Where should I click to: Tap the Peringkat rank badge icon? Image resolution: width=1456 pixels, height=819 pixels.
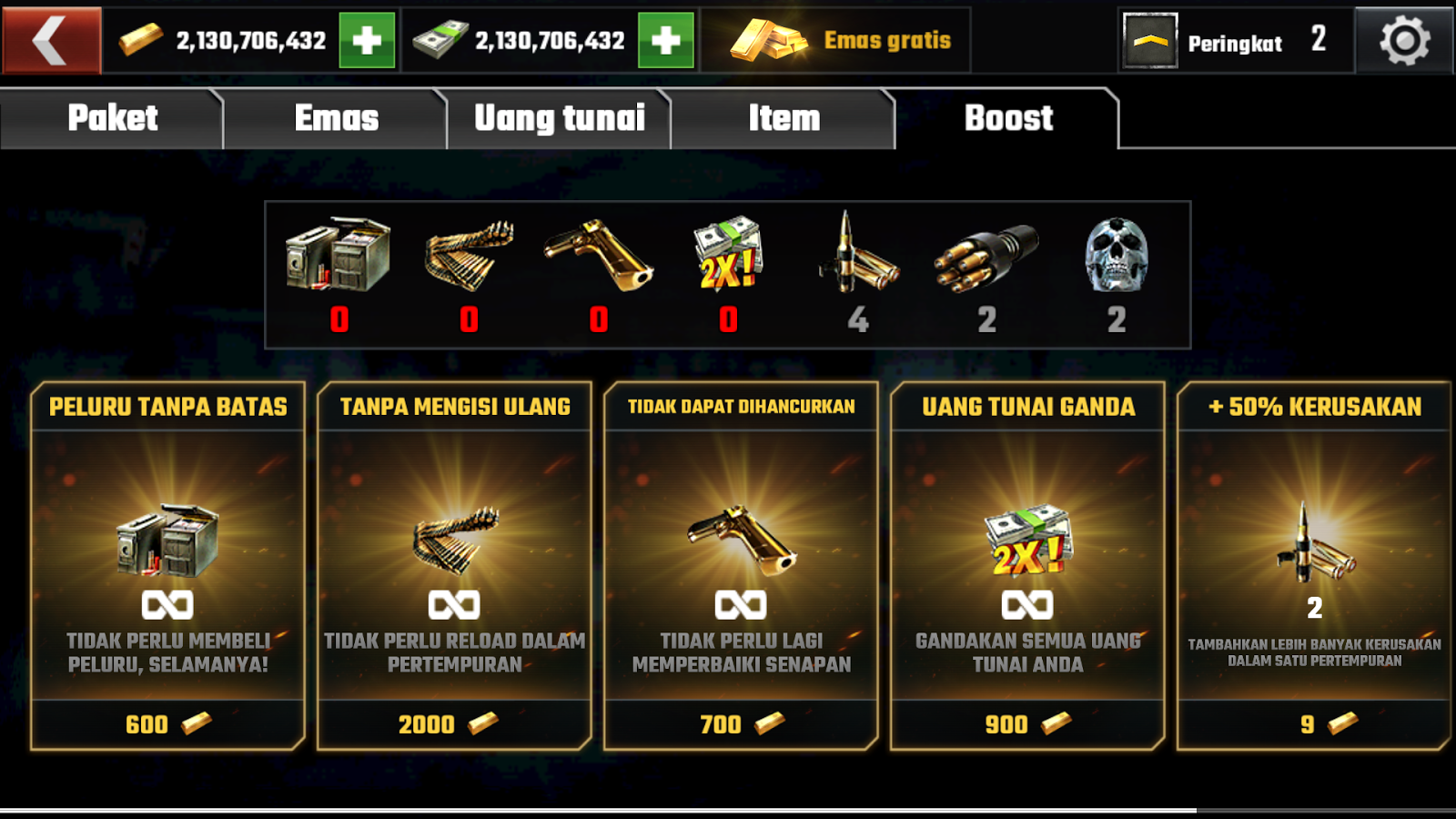1148,41
